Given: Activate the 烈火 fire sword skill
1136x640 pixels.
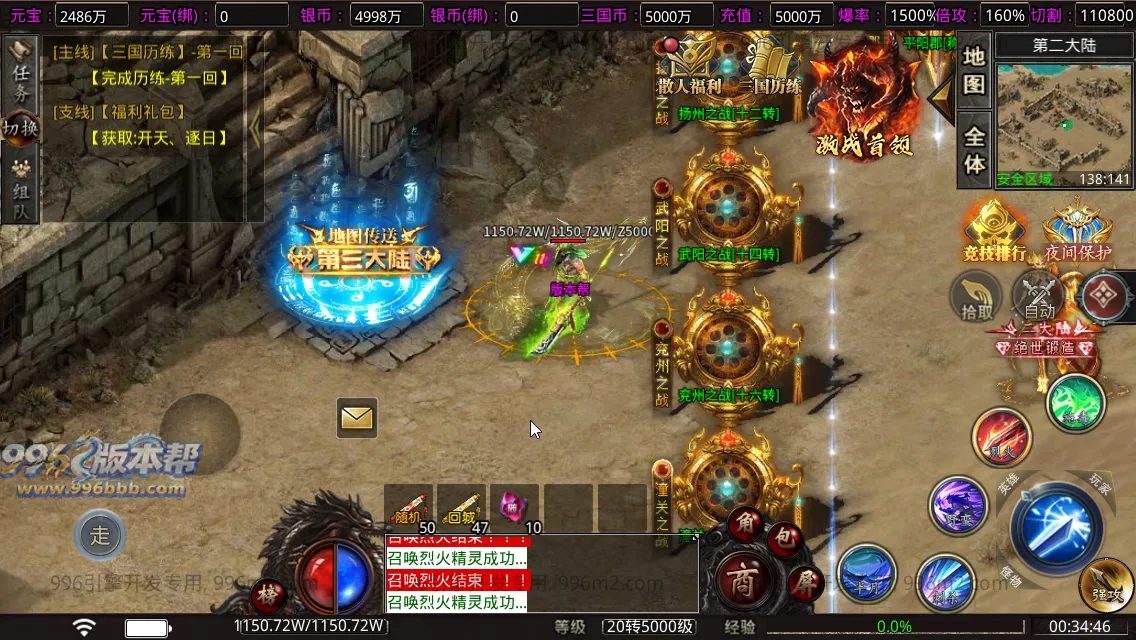Looking at the screenshot, I should coord(1001,437).
